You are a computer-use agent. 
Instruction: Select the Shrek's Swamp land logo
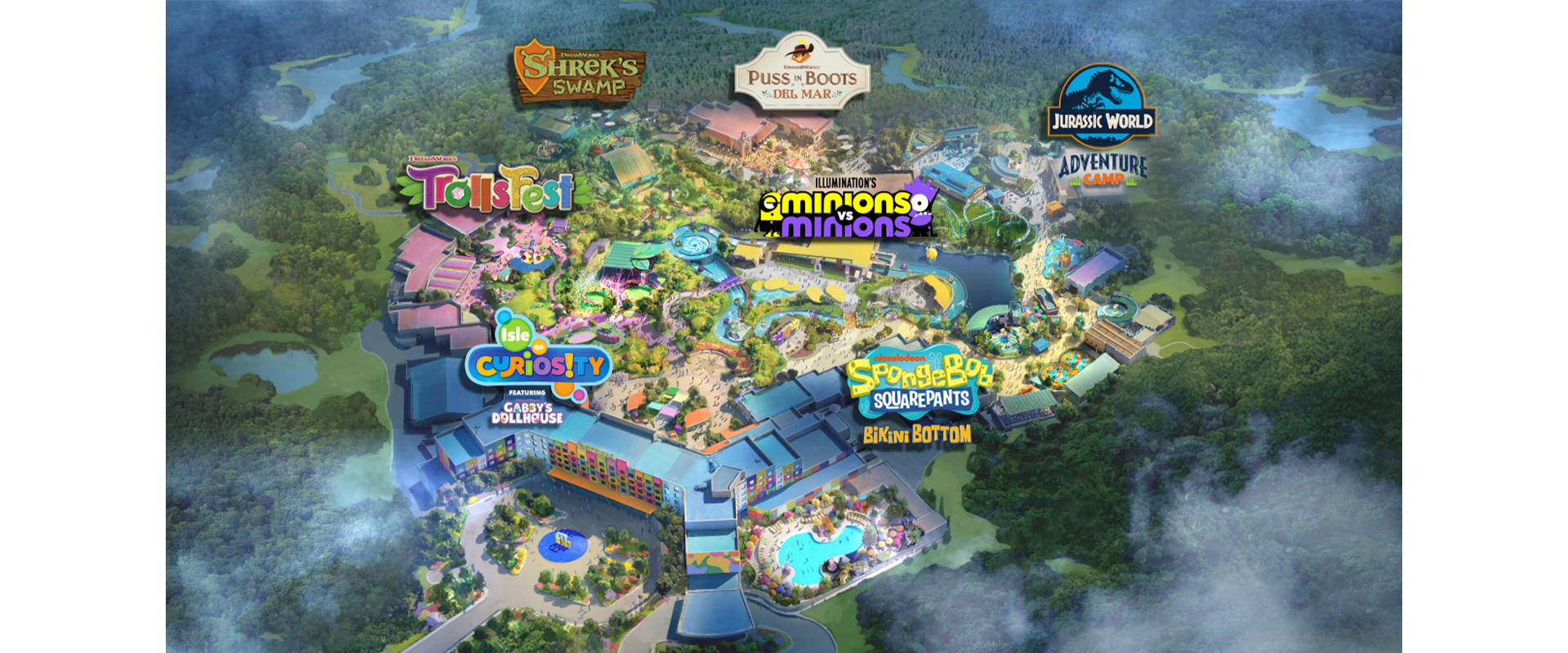[579, 73]
